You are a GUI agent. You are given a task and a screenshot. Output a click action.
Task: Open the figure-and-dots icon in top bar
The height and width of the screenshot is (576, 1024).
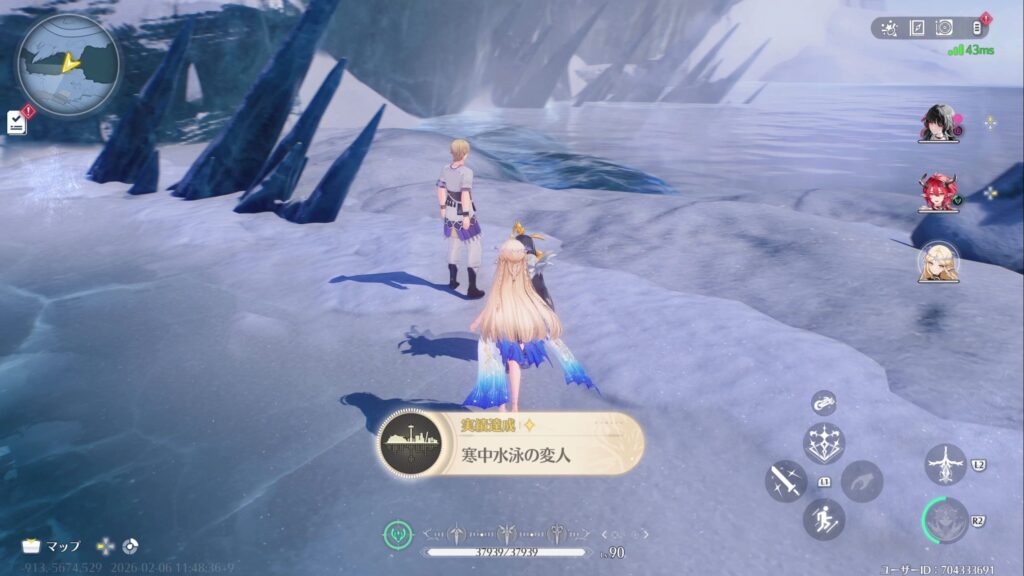[888, 28]
